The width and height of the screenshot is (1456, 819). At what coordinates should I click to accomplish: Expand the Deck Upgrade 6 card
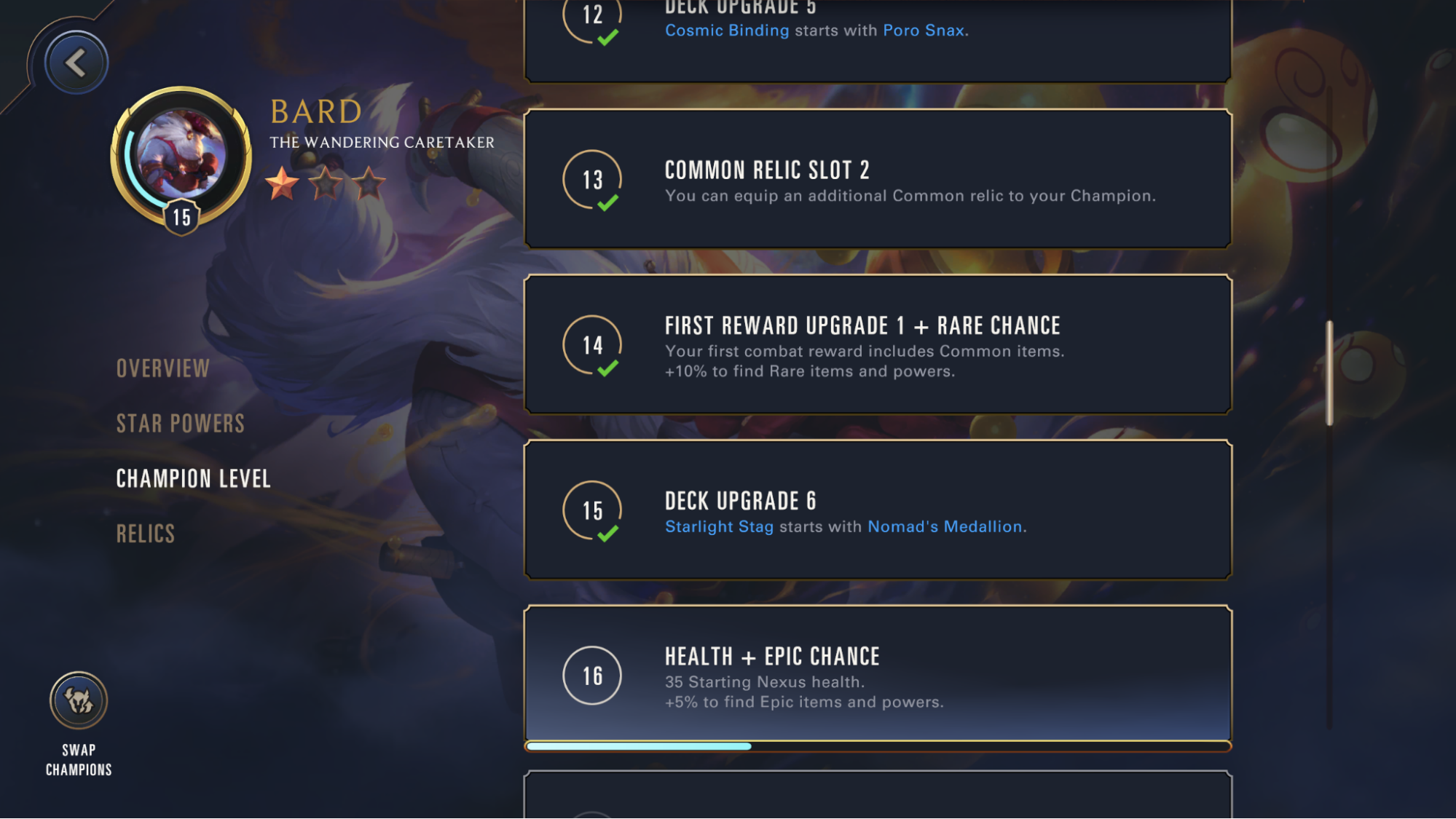click(876, 509)
